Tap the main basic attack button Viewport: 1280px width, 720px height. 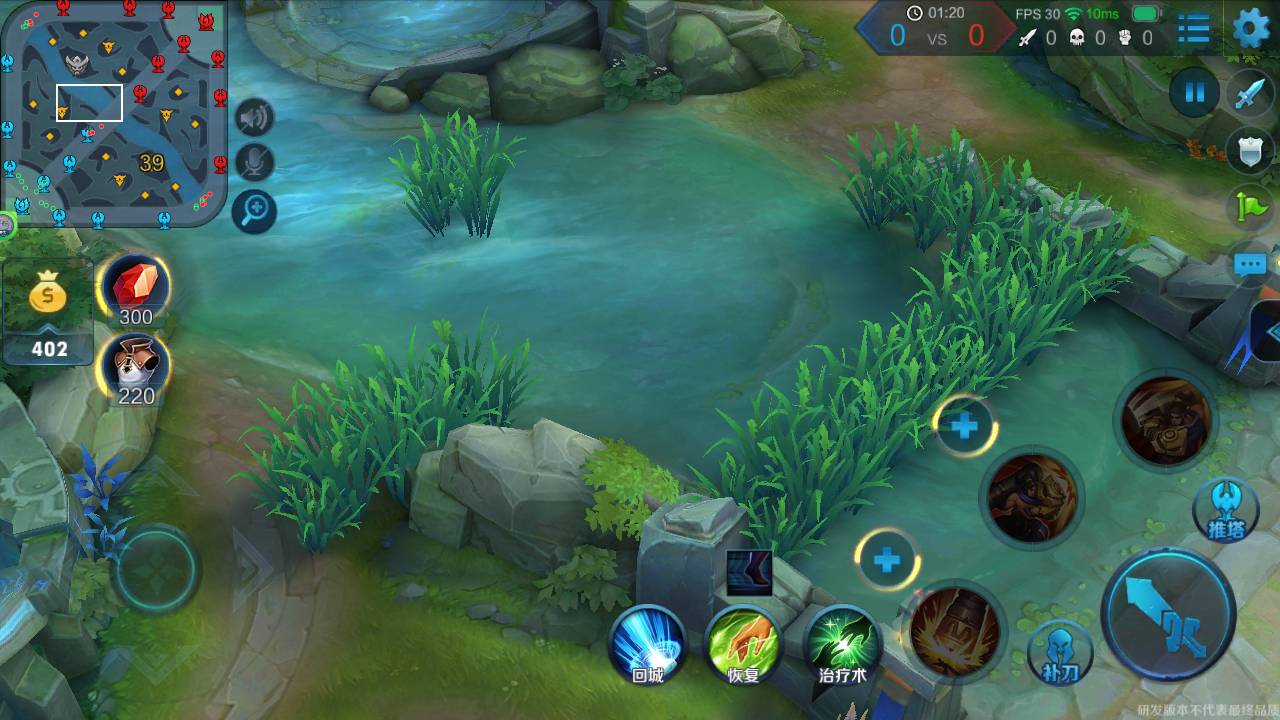pyautogui.click(x=1168, y=613)
